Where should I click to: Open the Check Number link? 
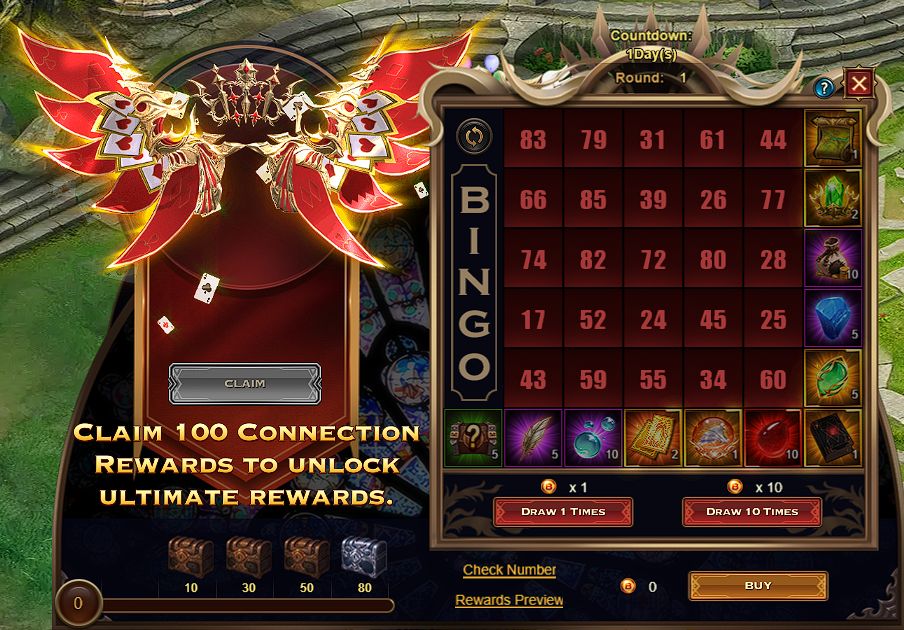point(509,570)
